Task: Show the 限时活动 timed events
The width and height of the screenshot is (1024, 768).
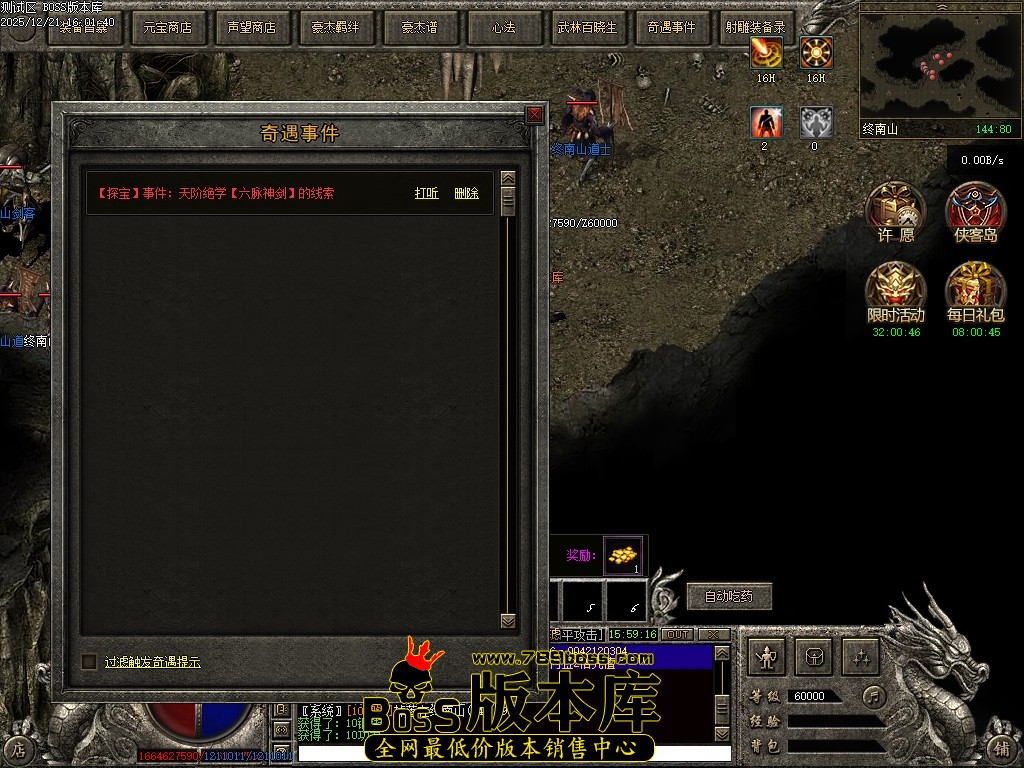Action: [x=895, y=291]
